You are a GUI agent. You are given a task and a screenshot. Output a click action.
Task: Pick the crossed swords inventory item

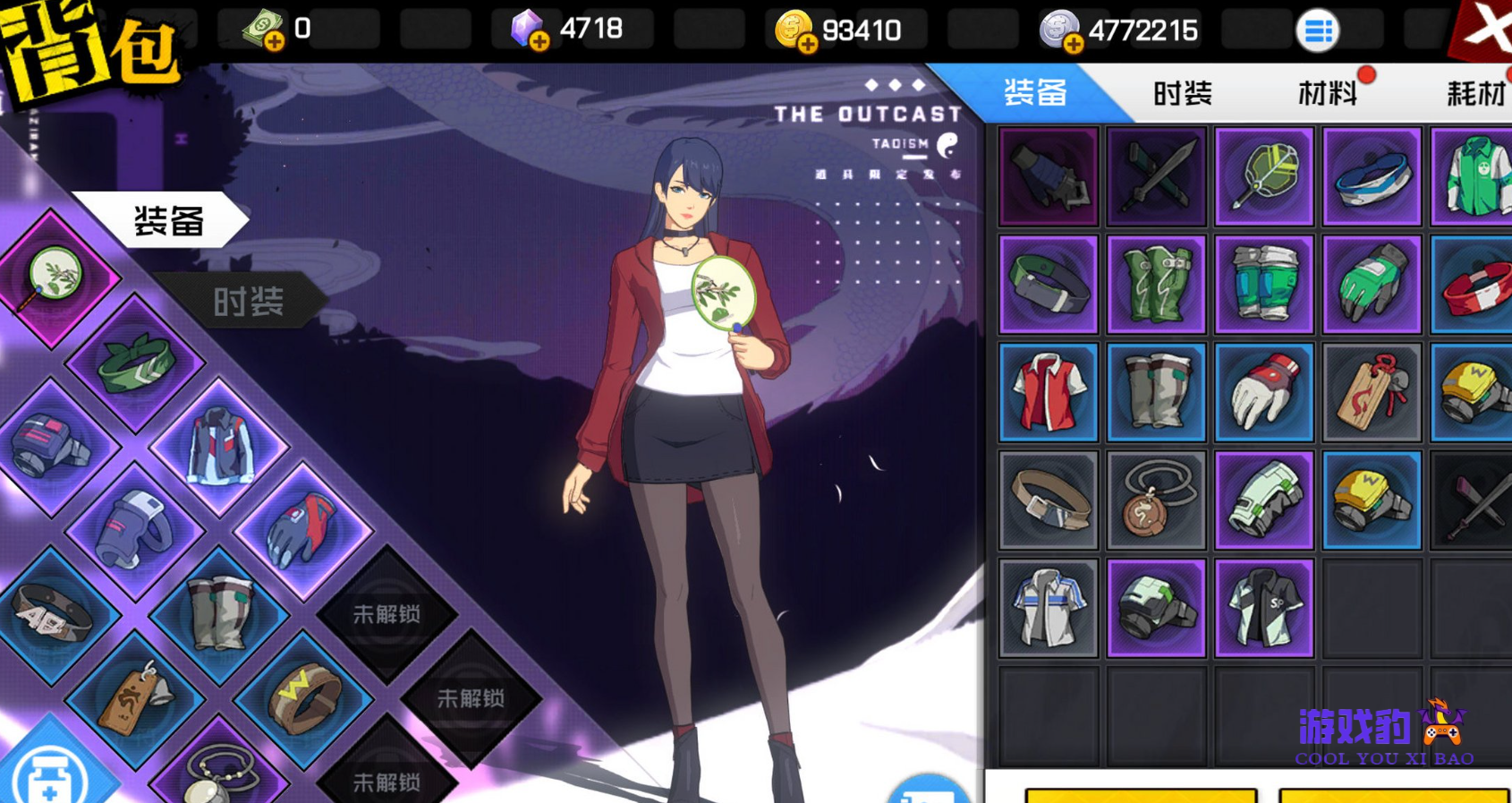point(1156,176)
